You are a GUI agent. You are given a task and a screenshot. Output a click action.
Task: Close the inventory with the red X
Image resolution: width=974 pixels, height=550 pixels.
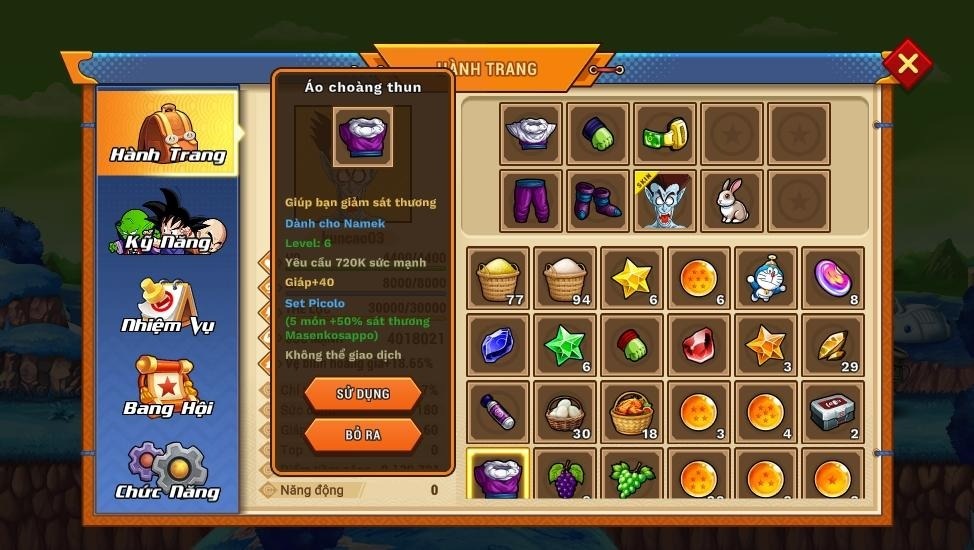tap(908, 64)
